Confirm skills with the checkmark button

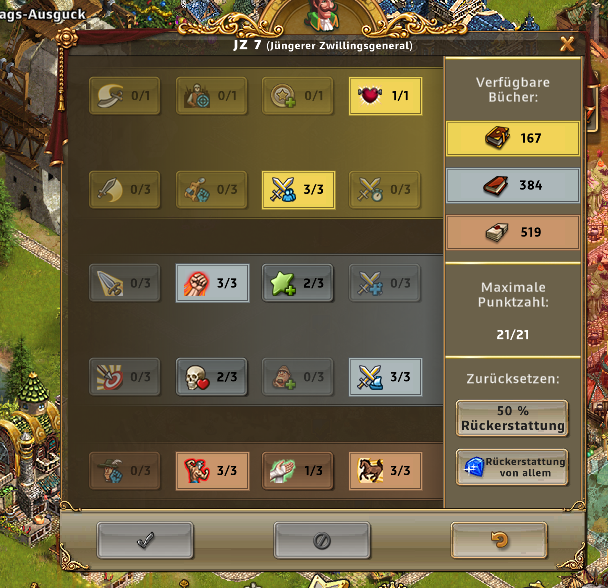click(145, 540)
